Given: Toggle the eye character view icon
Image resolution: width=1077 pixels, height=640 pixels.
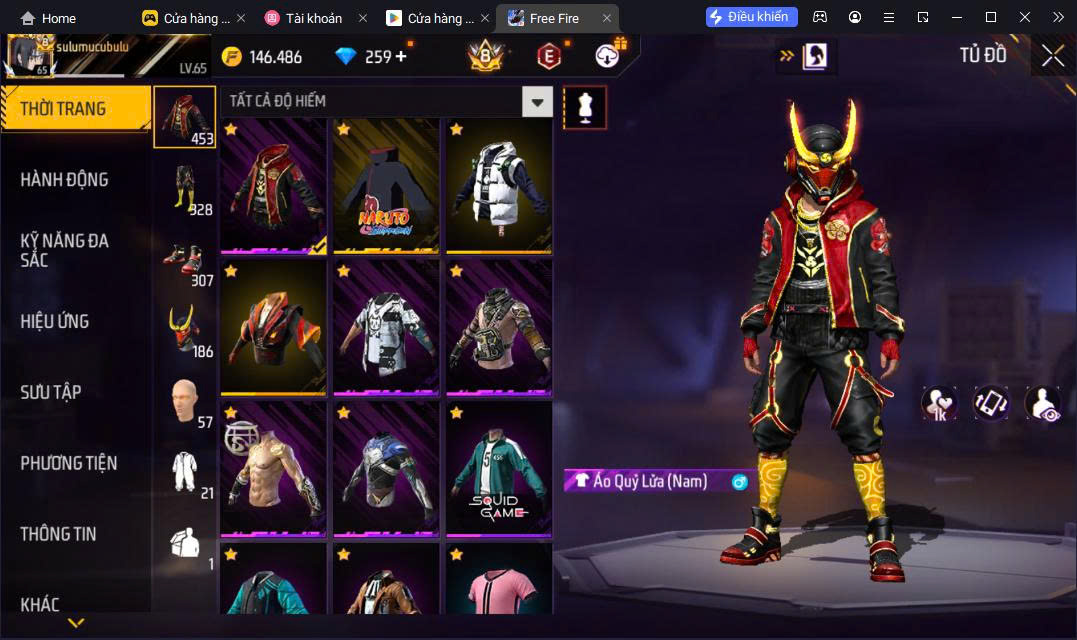Looking at the screenshot, I should tap(1043, 403).
